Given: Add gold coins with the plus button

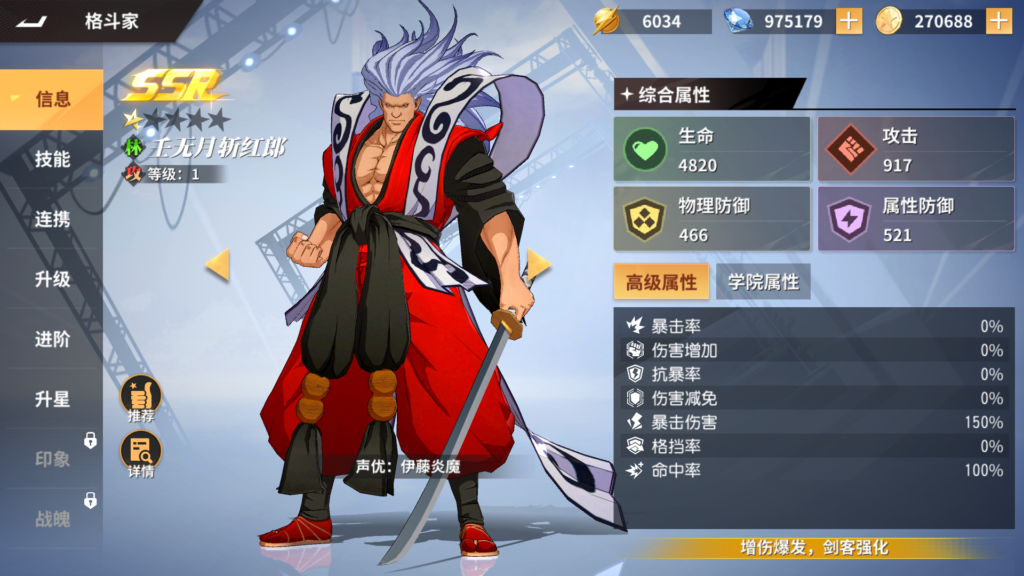Looking at the screenshot, I should click(998, 21).
